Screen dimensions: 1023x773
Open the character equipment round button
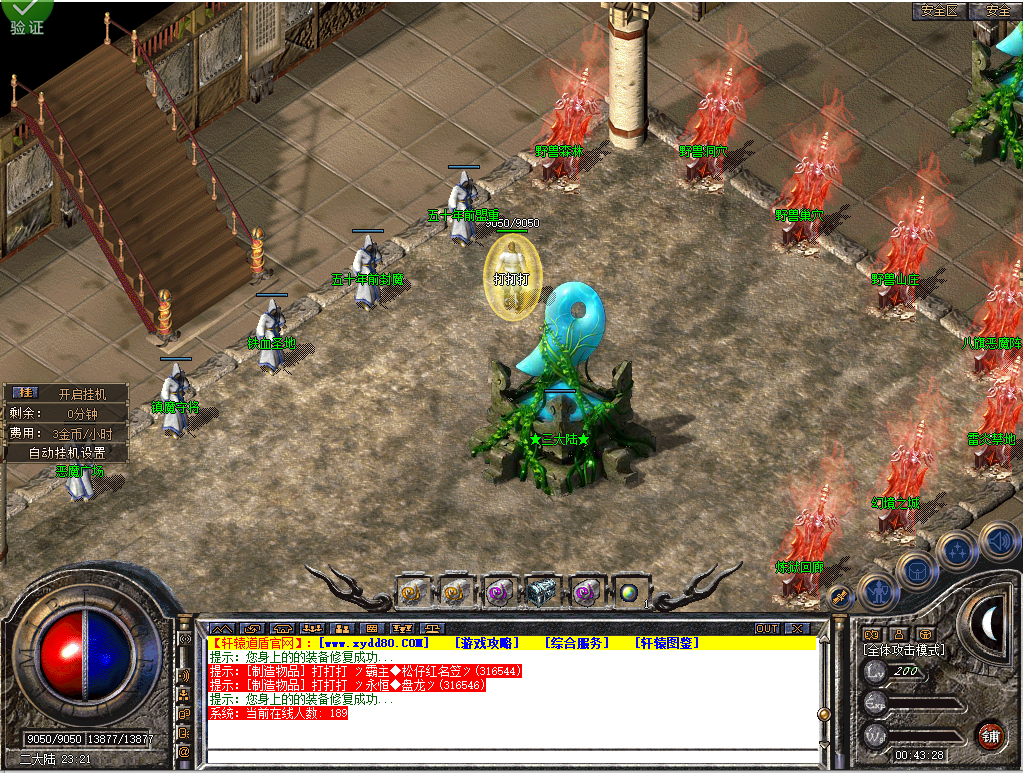(x=879, y=591)
